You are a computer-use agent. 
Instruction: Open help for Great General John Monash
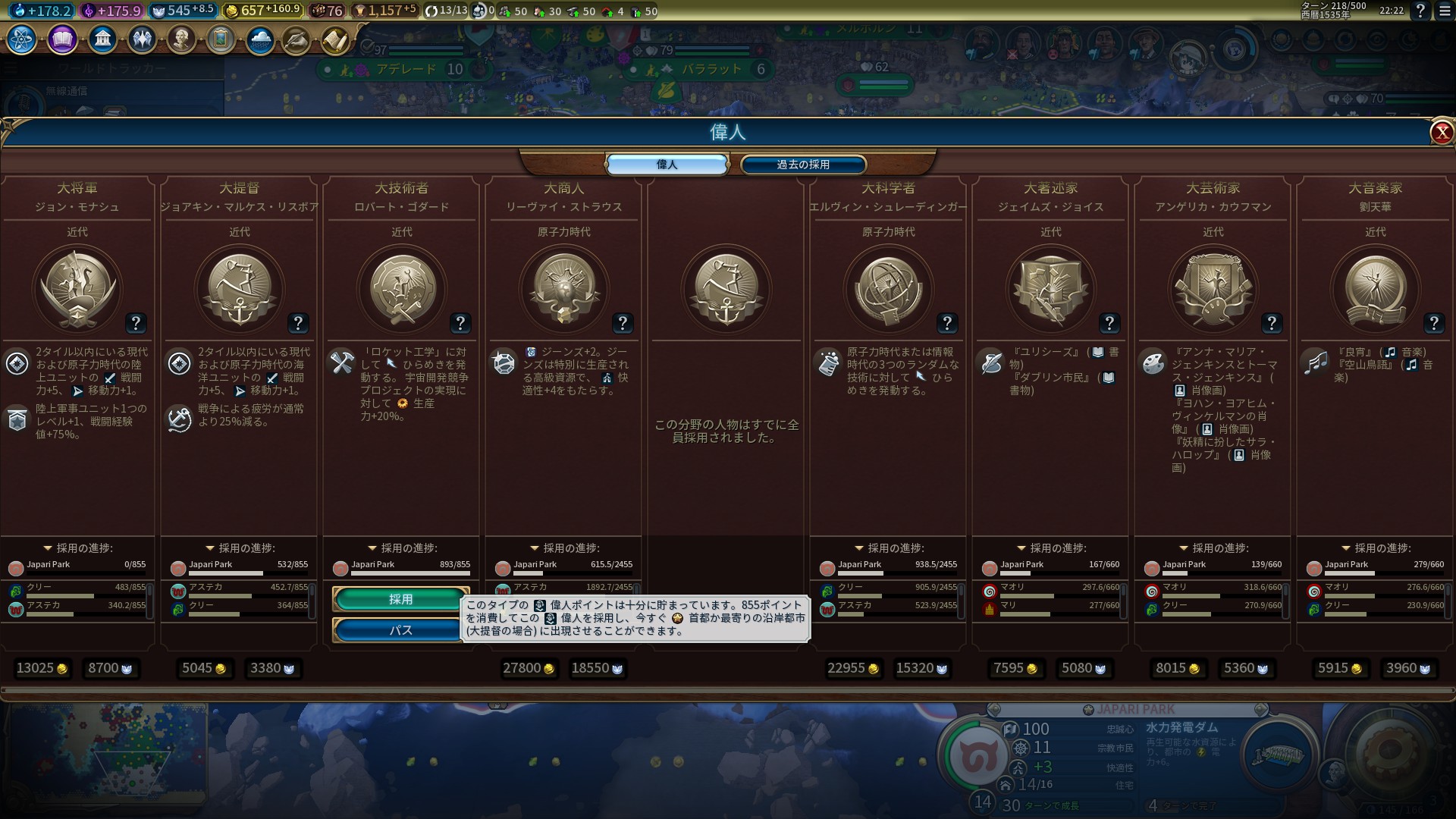(136, 324)
